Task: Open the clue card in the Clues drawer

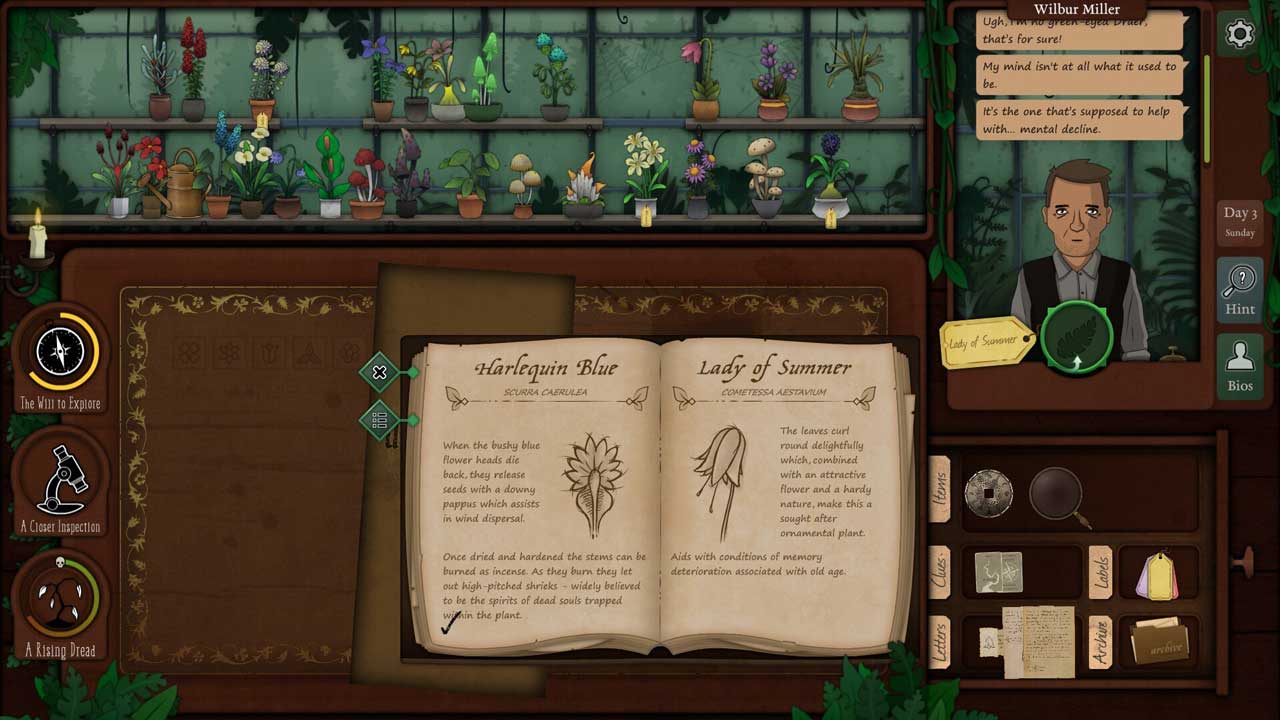Action: pos(998,573)
